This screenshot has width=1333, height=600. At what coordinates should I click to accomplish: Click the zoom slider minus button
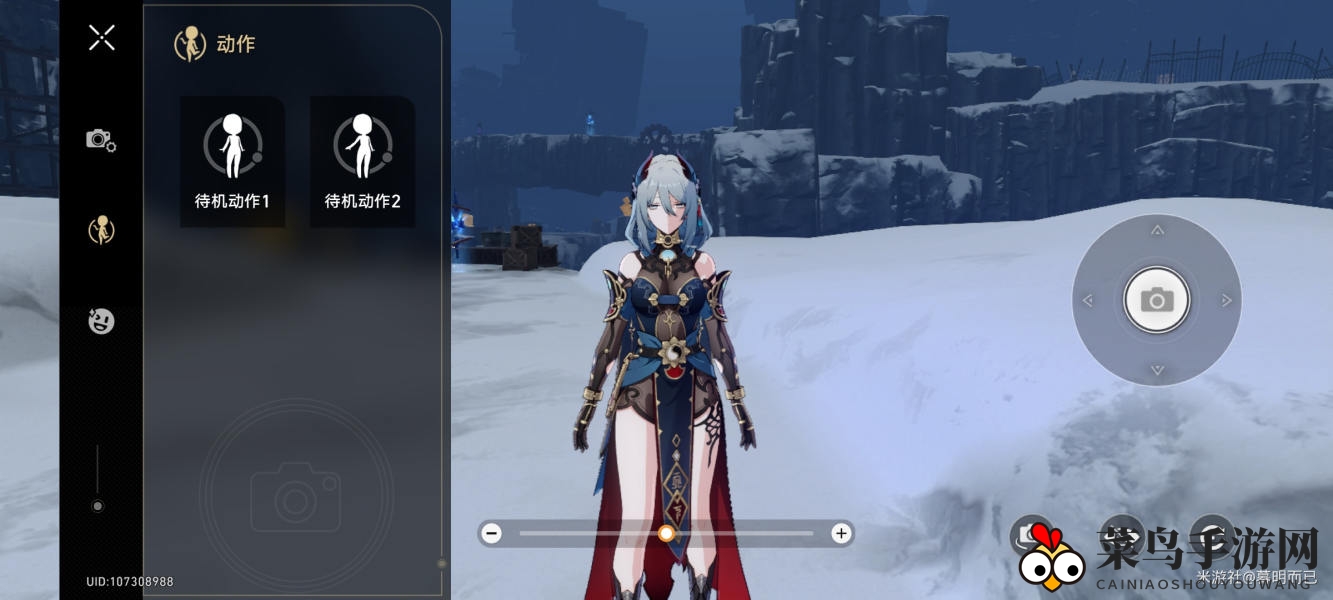pos(491,533)
